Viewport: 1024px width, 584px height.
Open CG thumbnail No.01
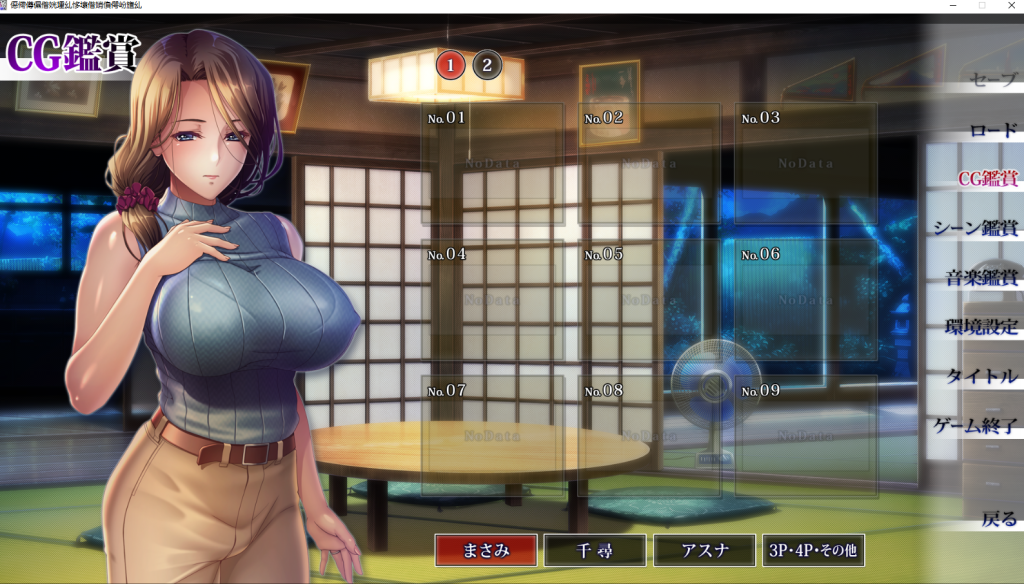point(492,163)
